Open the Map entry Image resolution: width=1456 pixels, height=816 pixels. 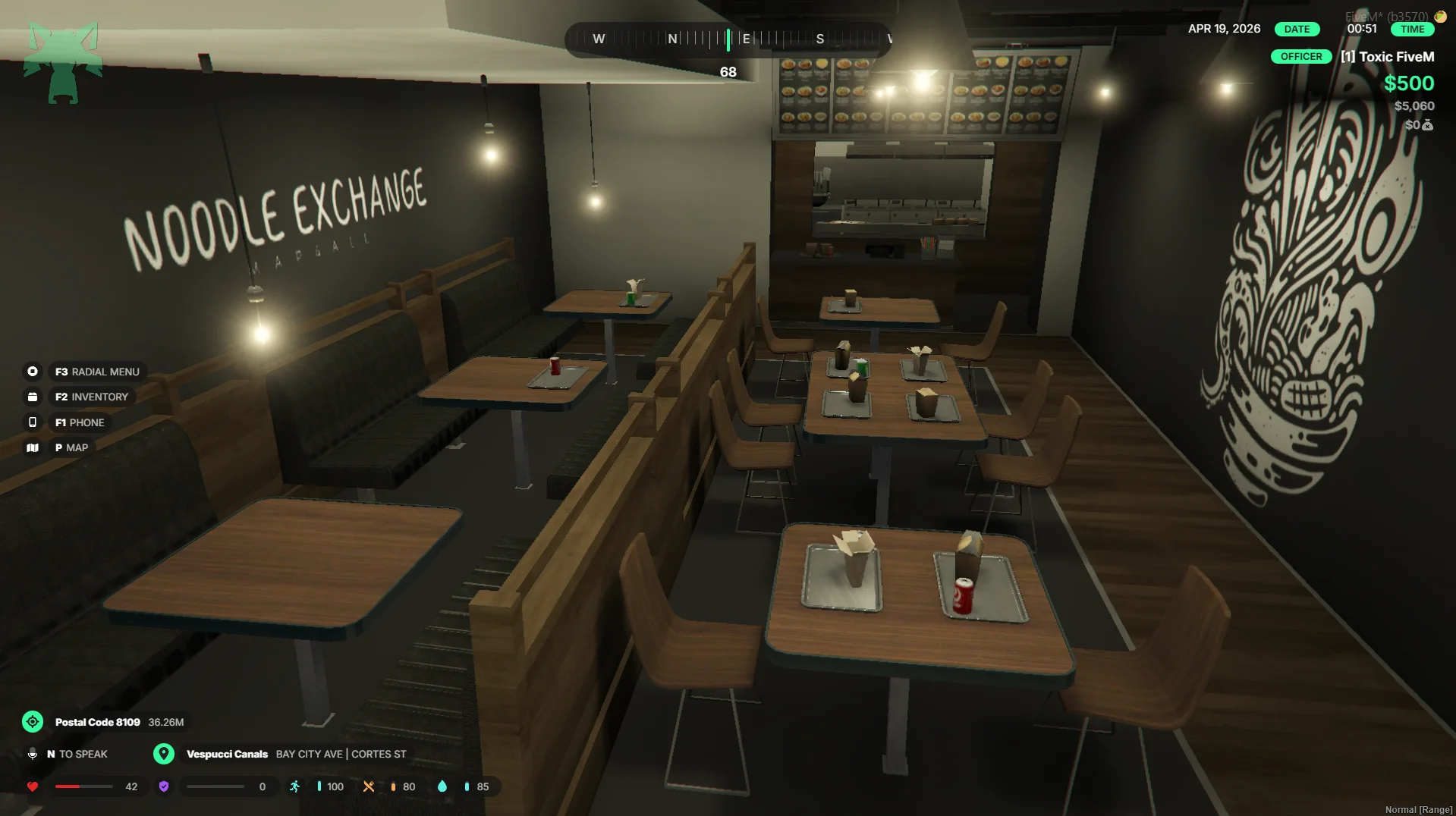(x=71, y=447)
